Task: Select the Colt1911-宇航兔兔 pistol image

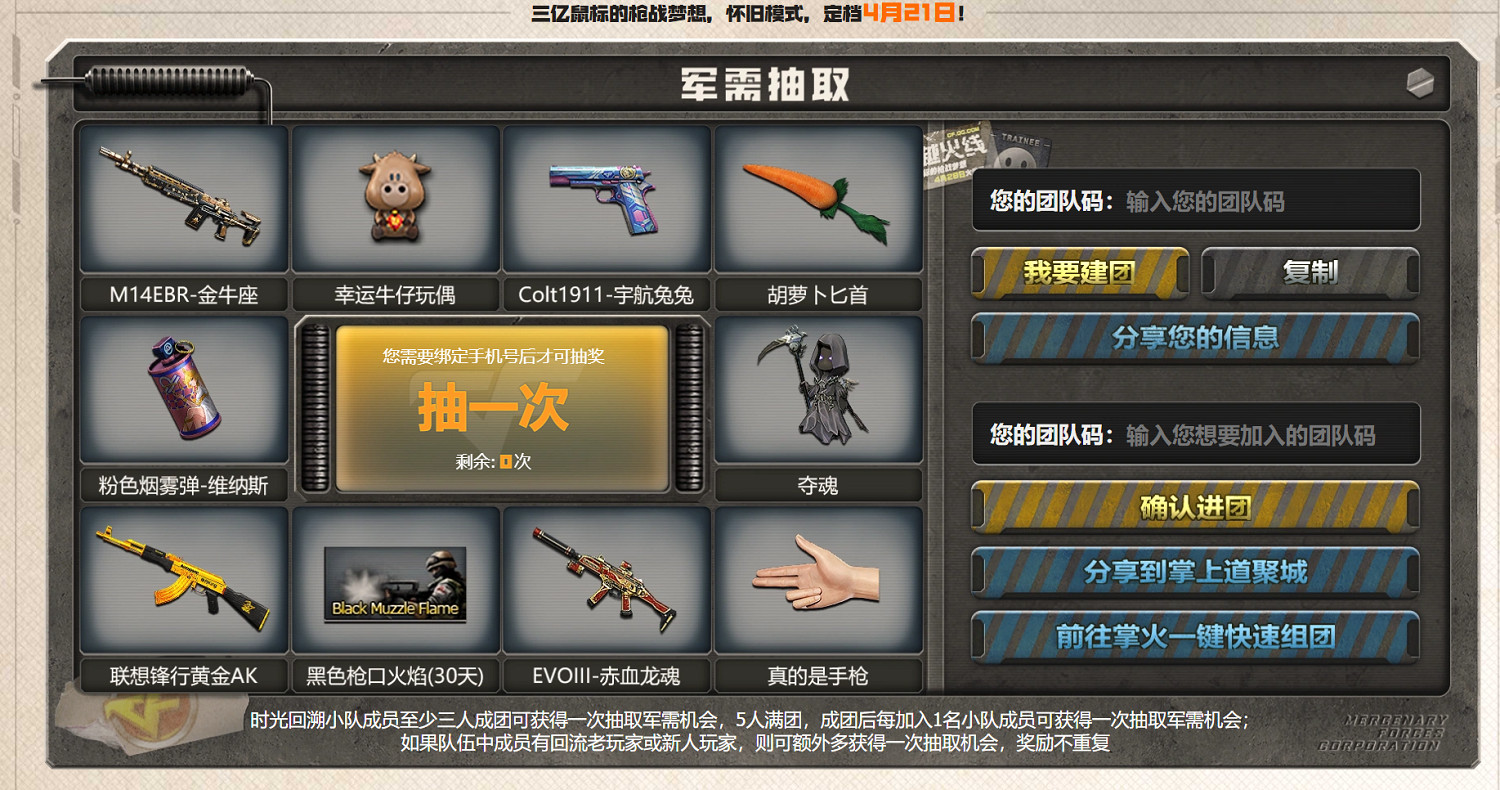Action: point(607,196)
